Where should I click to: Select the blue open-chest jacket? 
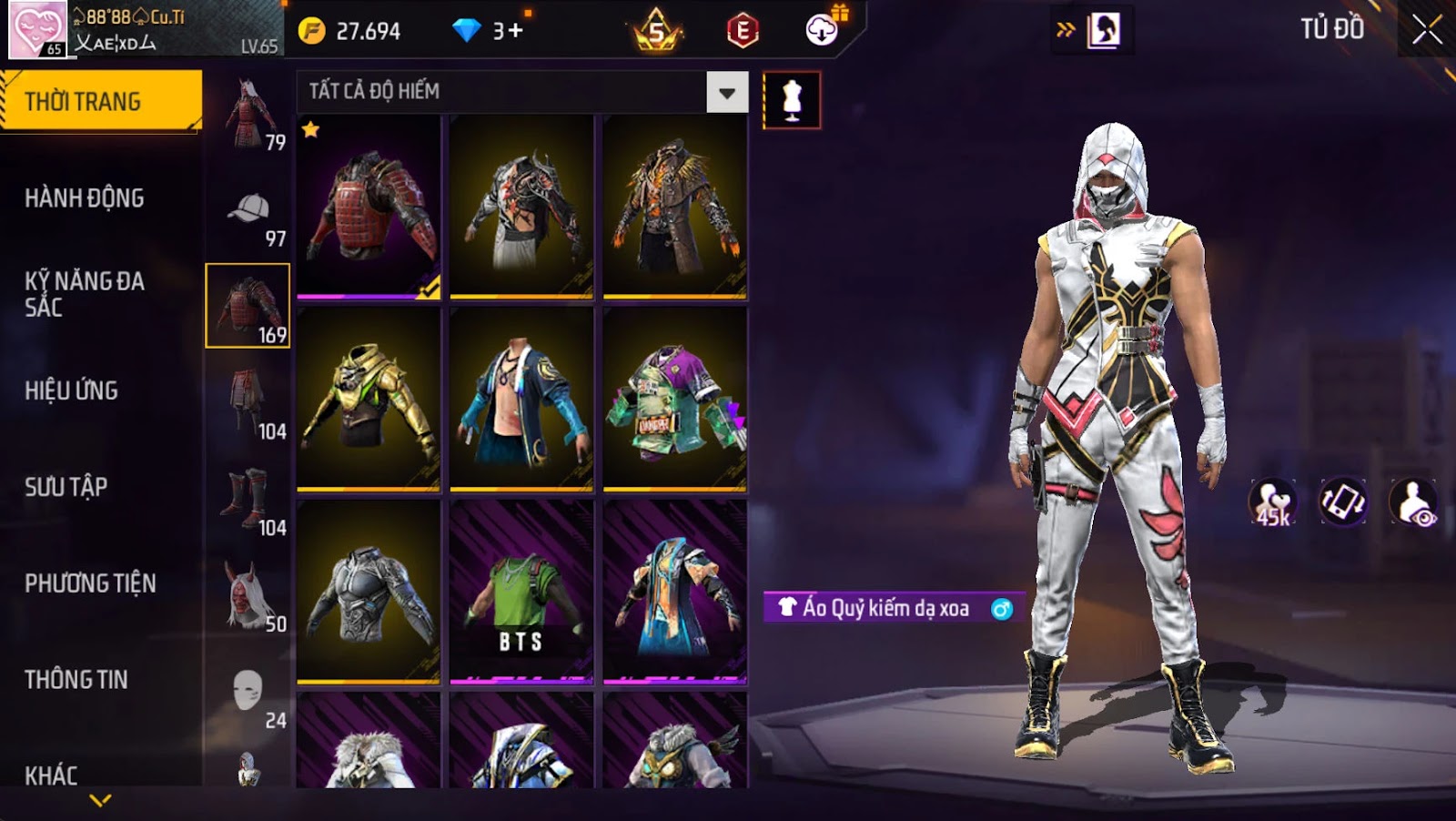pos(521,400)
